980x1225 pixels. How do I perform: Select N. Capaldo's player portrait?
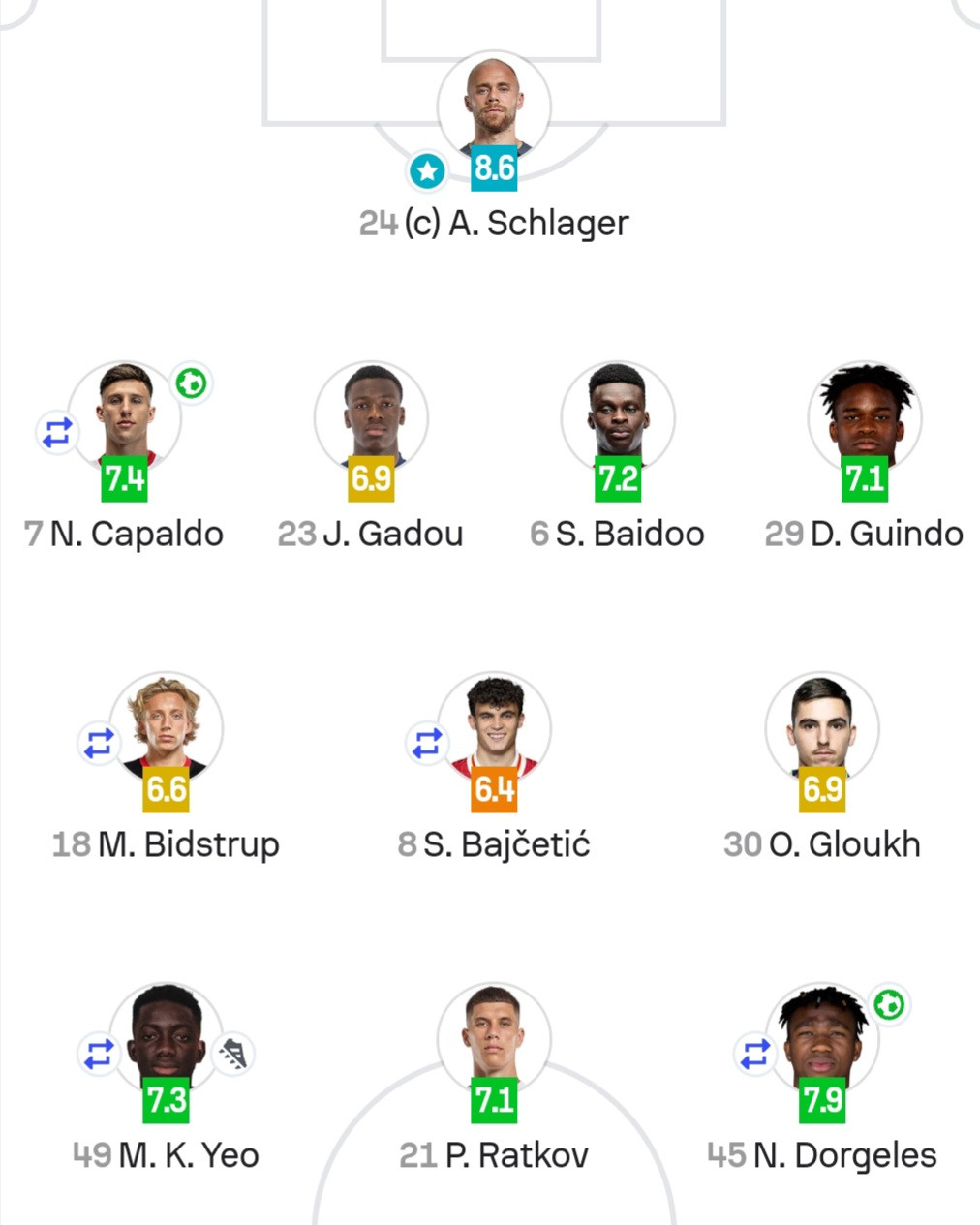125,415
